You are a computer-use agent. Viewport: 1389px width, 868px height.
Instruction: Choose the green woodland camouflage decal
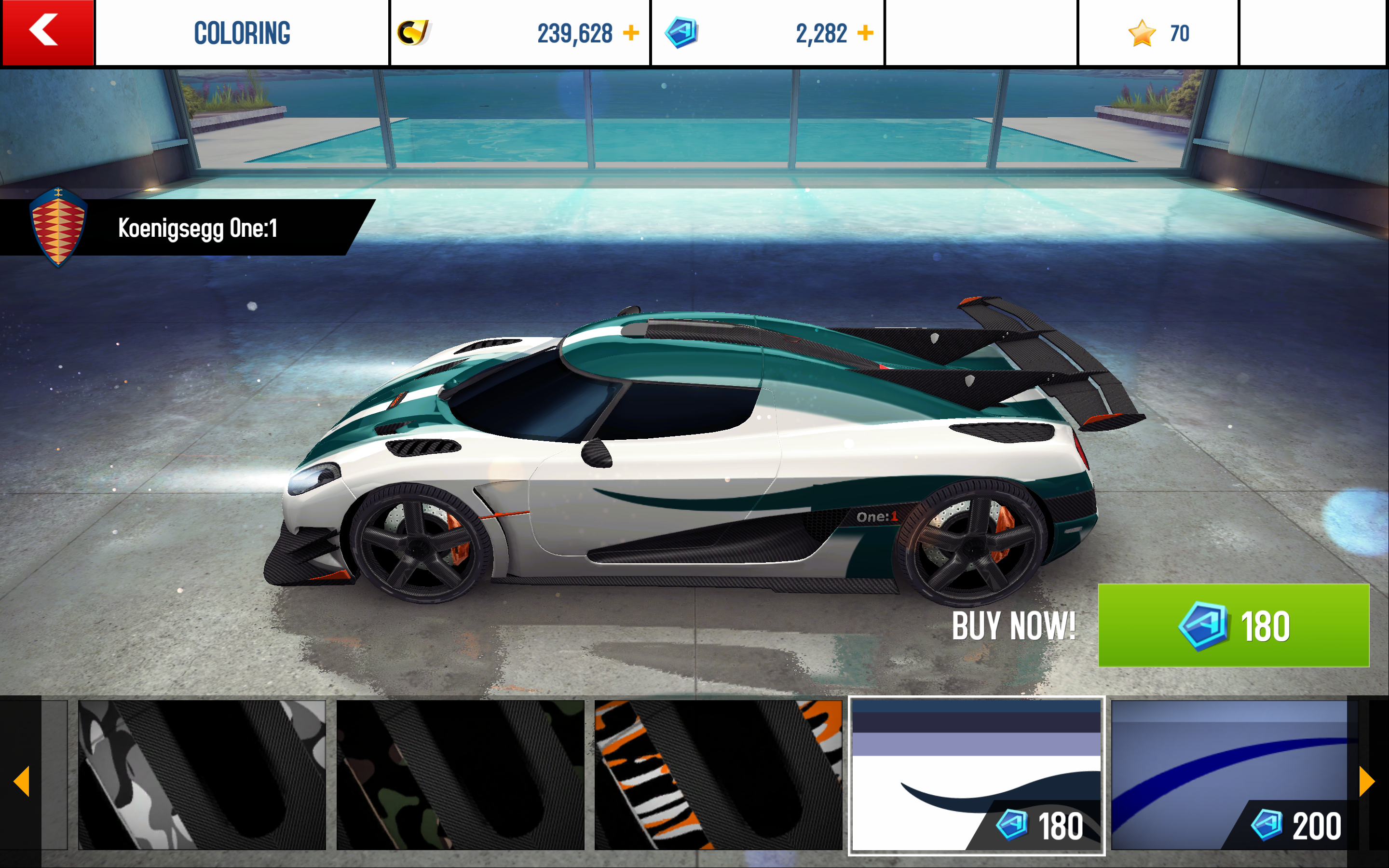click(x=460, y=774)
